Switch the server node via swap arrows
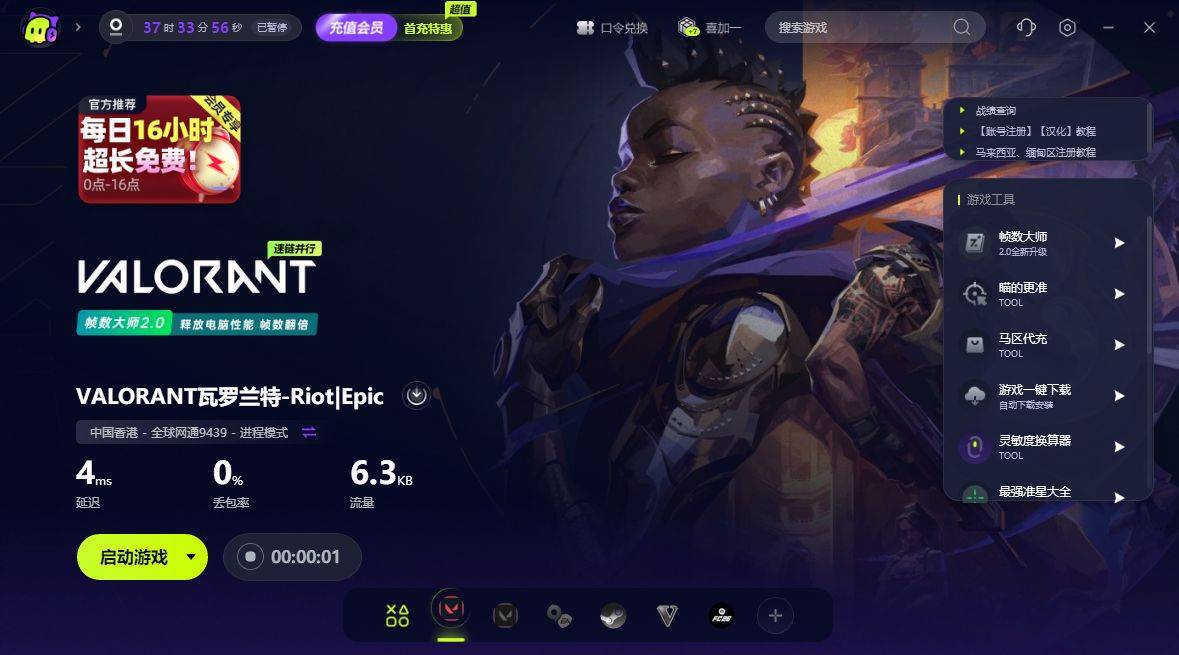 tap(309, 432)
